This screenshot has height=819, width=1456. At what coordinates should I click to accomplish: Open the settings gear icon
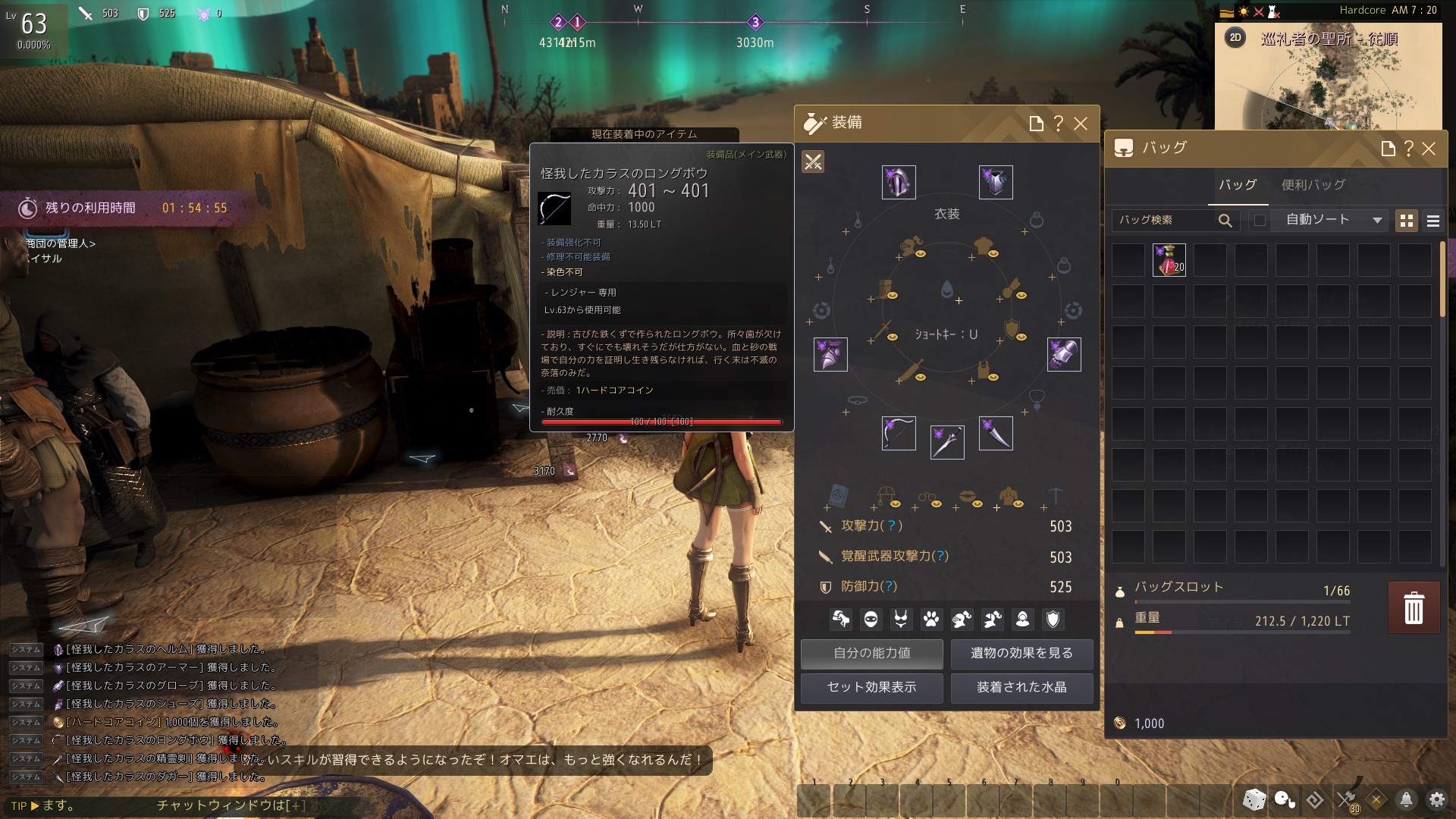[x=1436, y=799]
